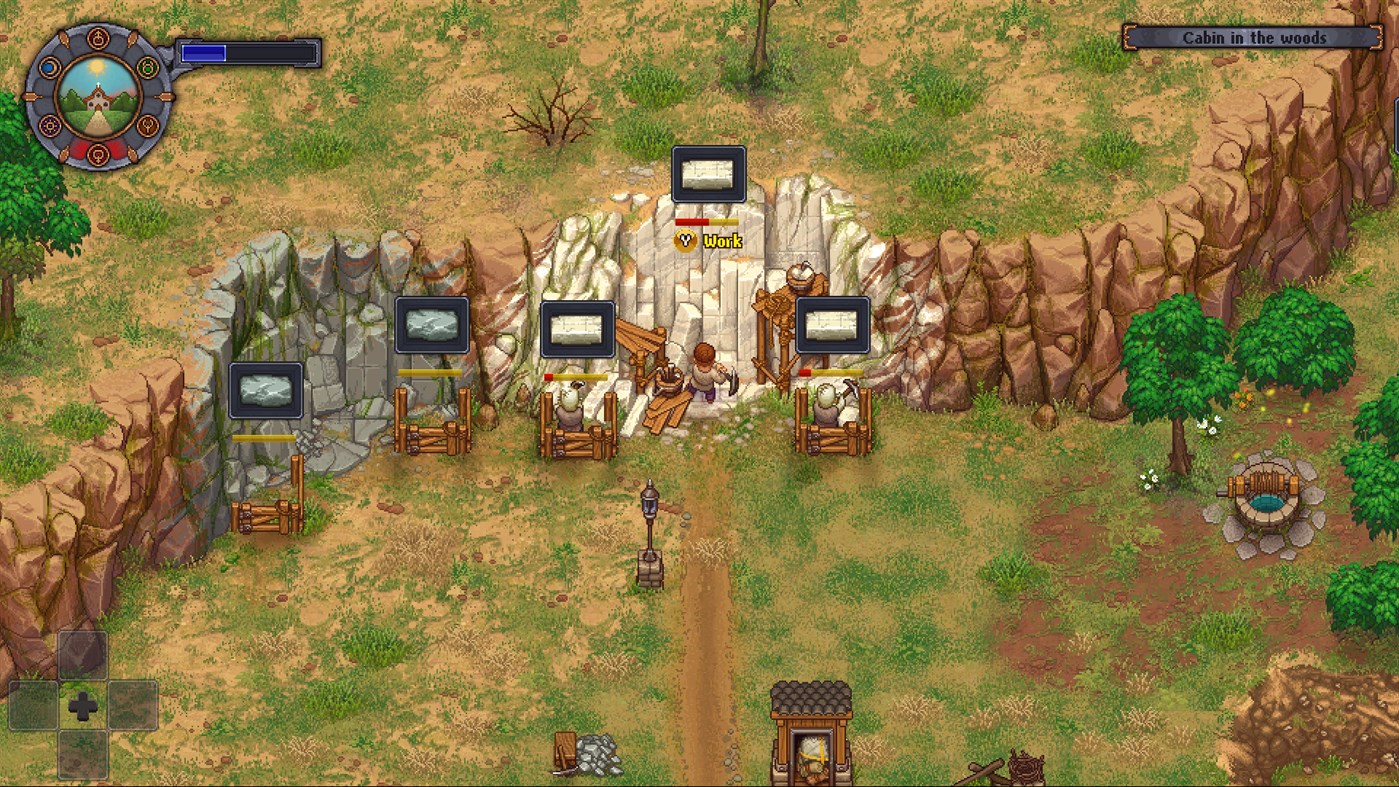
Task: Click the orange icon on the time wheel
Action: (148, 127)
